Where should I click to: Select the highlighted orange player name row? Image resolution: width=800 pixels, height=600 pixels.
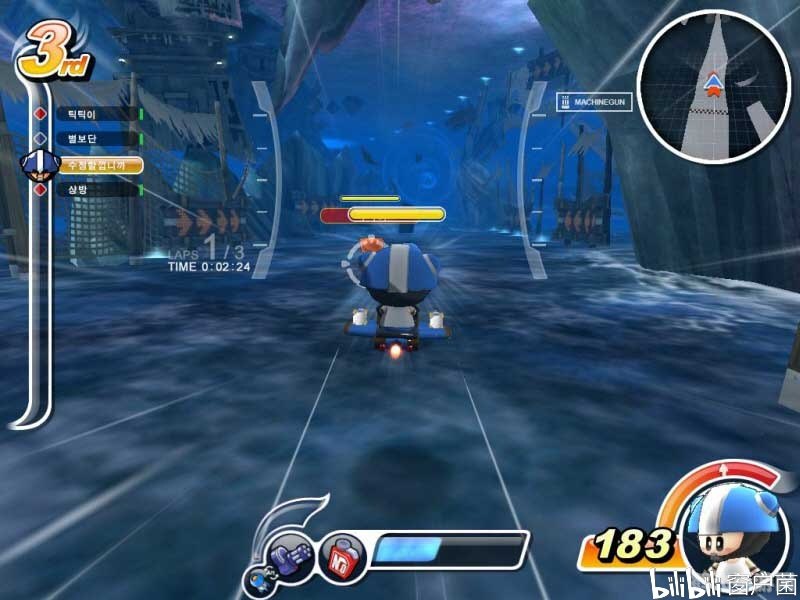100,164
